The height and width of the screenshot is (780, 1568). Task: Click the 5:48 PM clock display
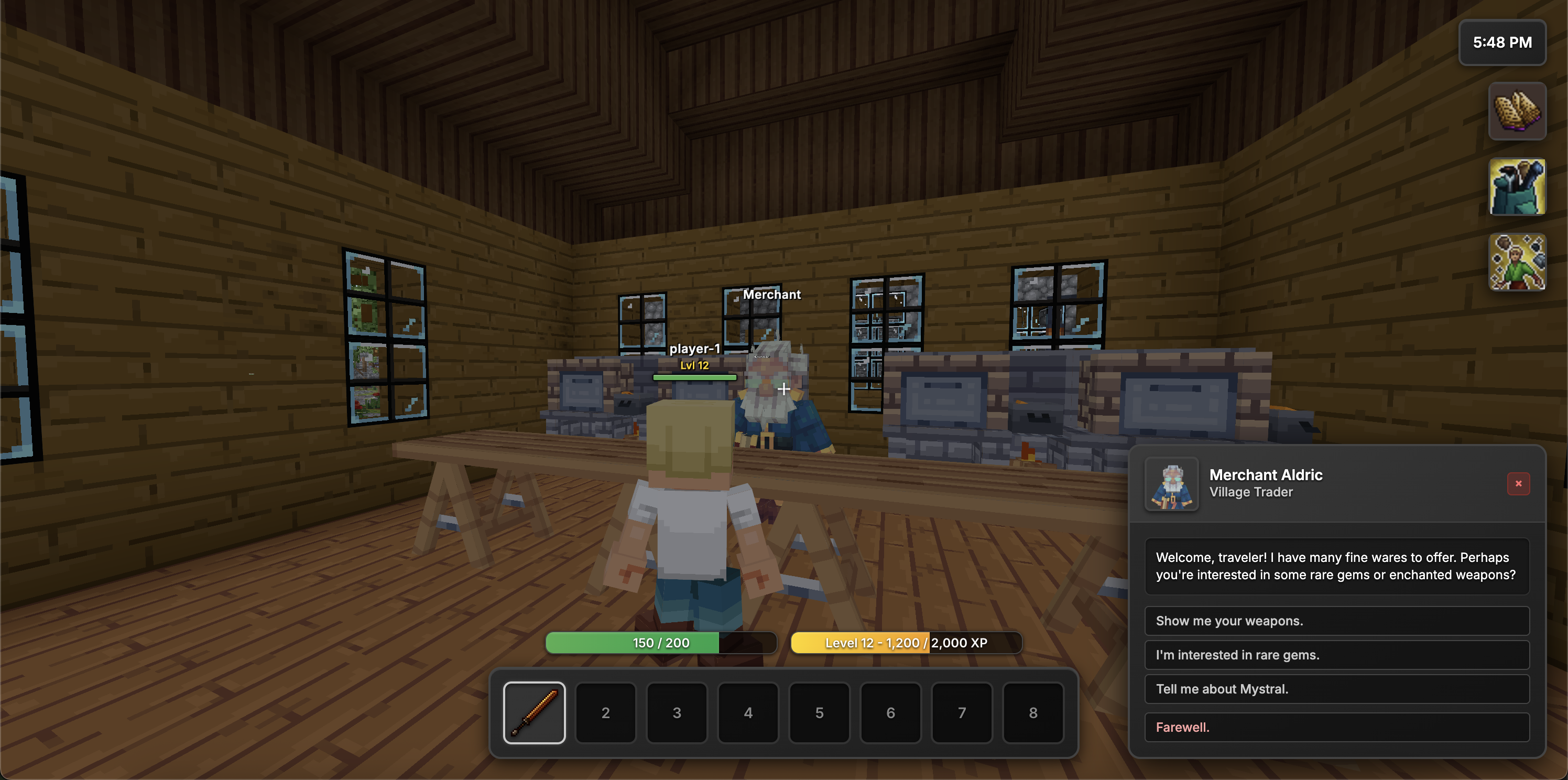tap(1502, 42)
